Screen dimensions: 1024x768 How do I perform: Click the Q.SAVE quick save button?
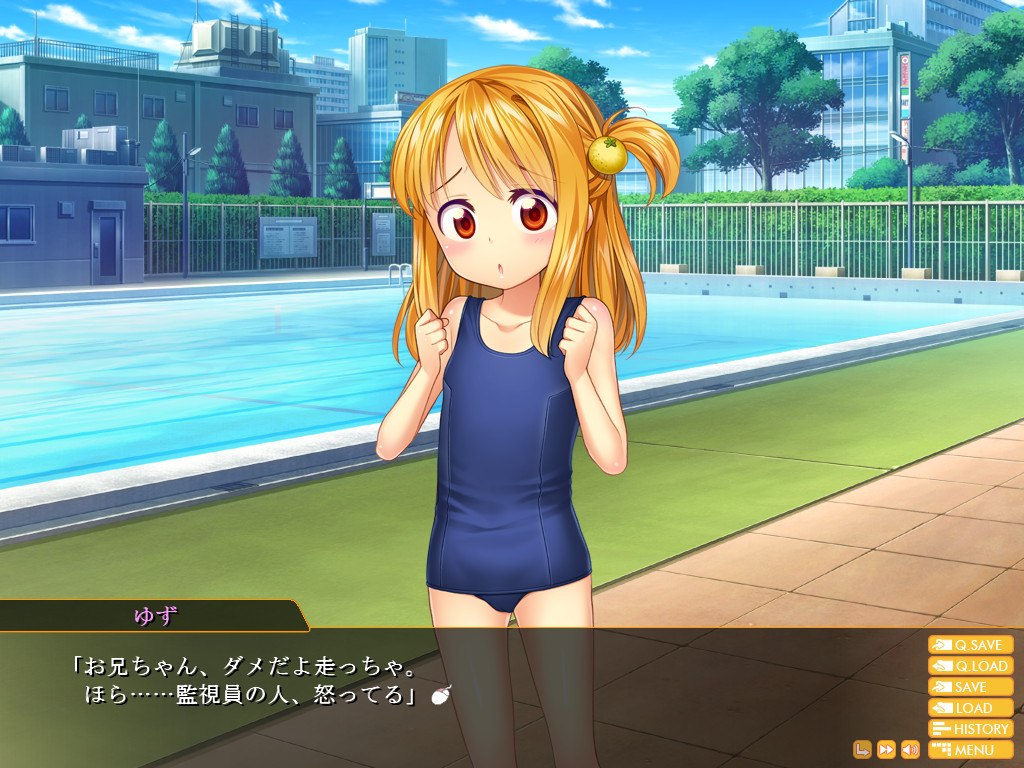click(970, 645)
